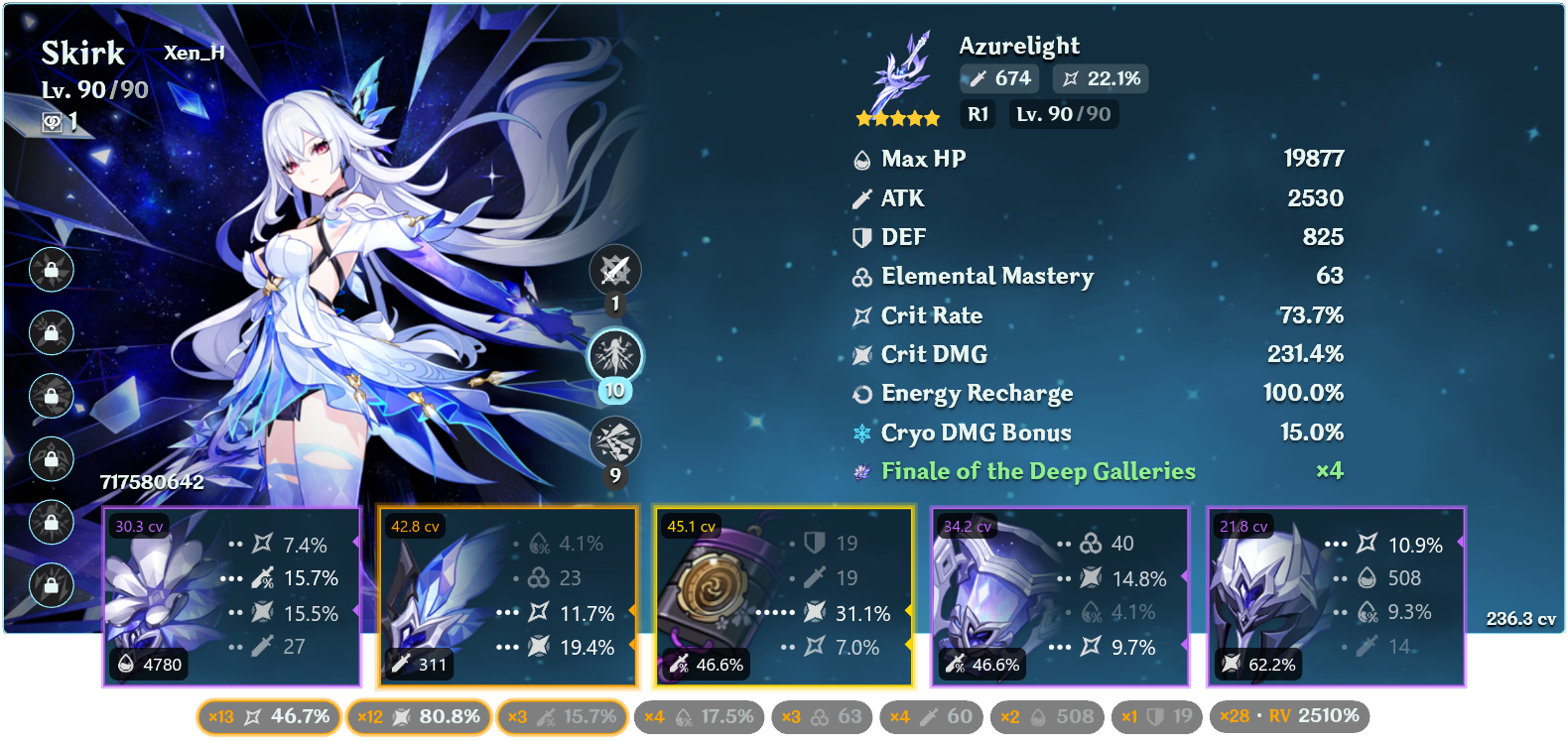The width and height of the screenshot is (1568, 741).
Task: Toggle the topmost lock on the left sidebar
Action: click(x=51, y=270)
